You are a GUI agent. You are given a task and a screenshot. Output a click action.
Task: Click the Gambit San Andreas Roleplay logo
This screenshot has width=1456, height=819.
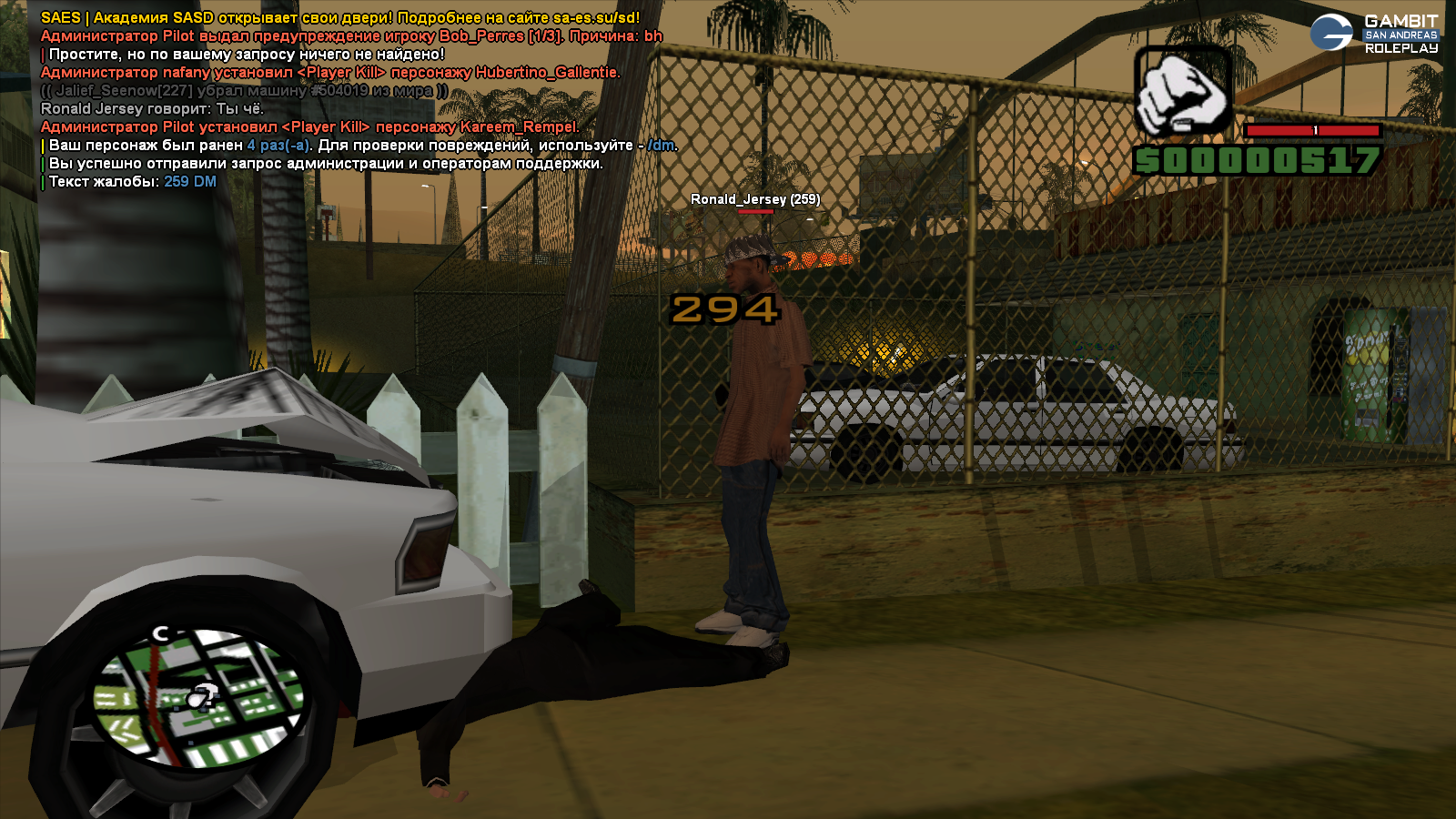(x=1374, y=34)
